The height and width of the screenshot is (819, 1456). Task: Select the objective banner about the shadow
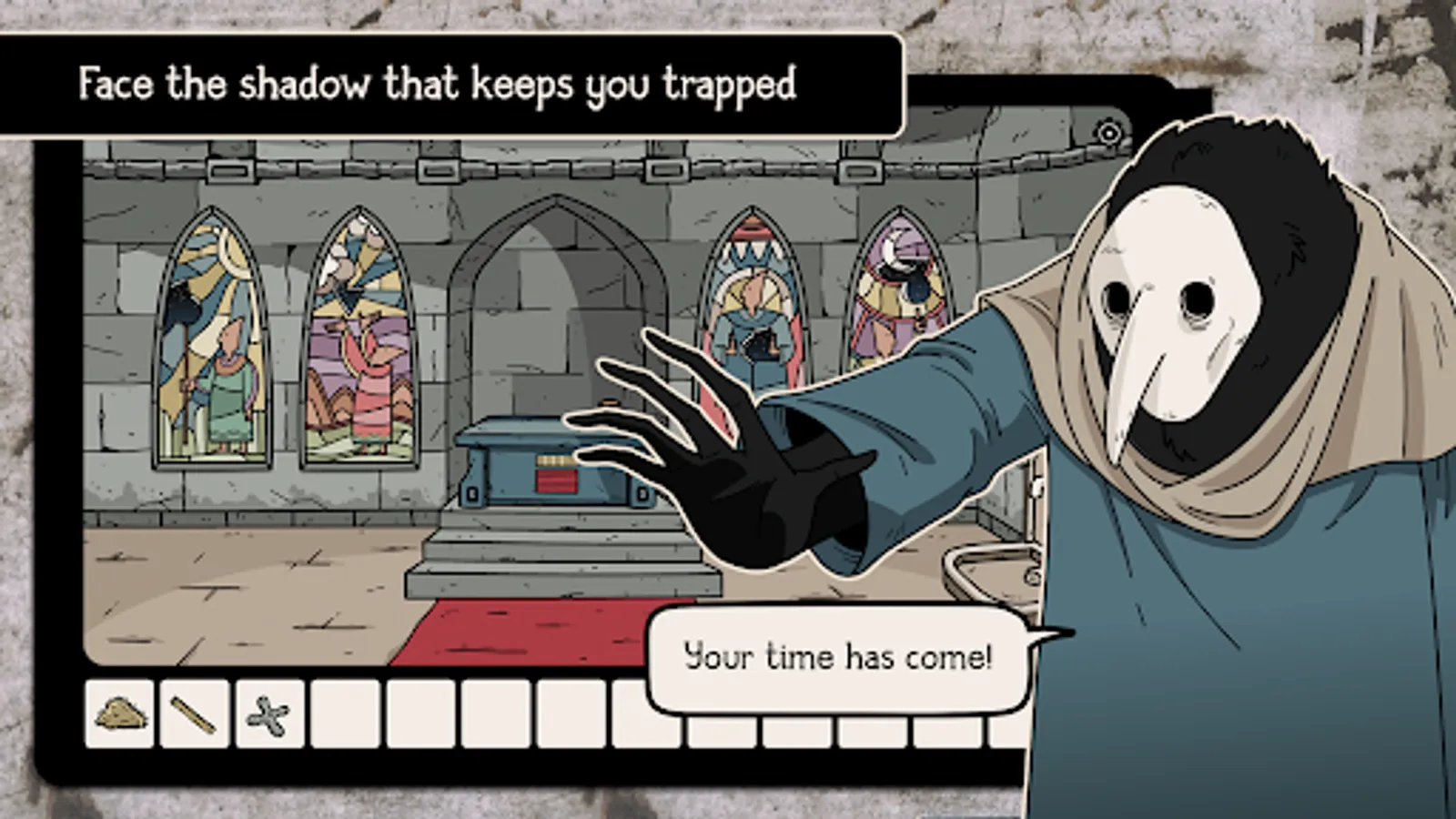[x=437, y=85]
